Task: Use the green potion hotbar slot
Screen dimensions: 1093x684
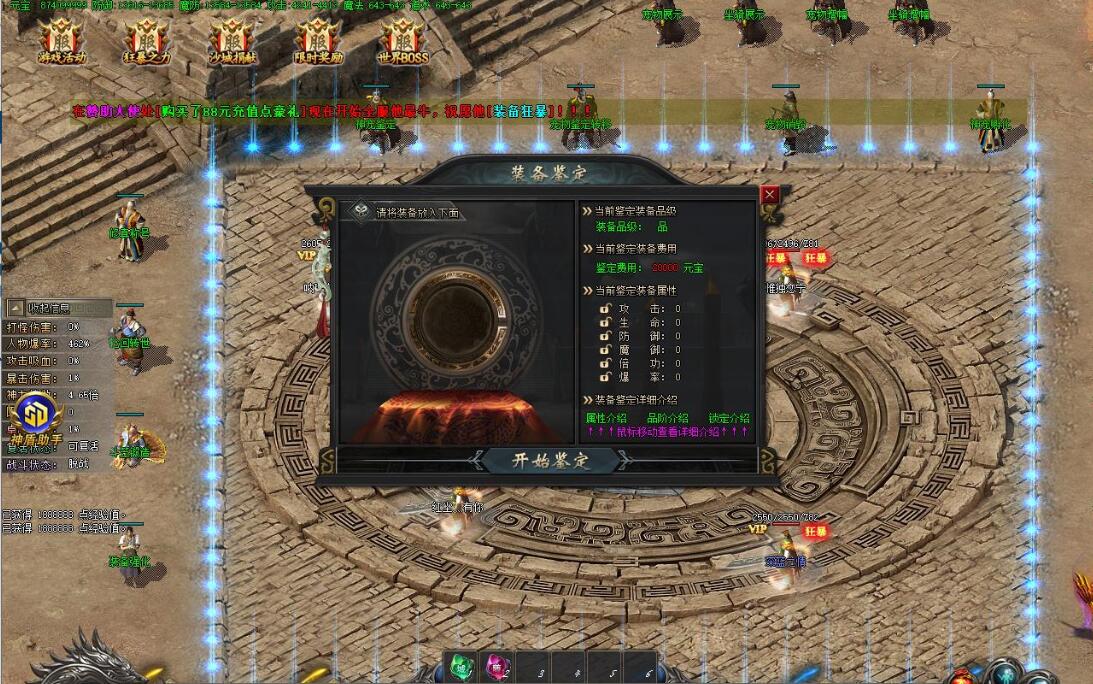Action: click(x=461, y=667)
